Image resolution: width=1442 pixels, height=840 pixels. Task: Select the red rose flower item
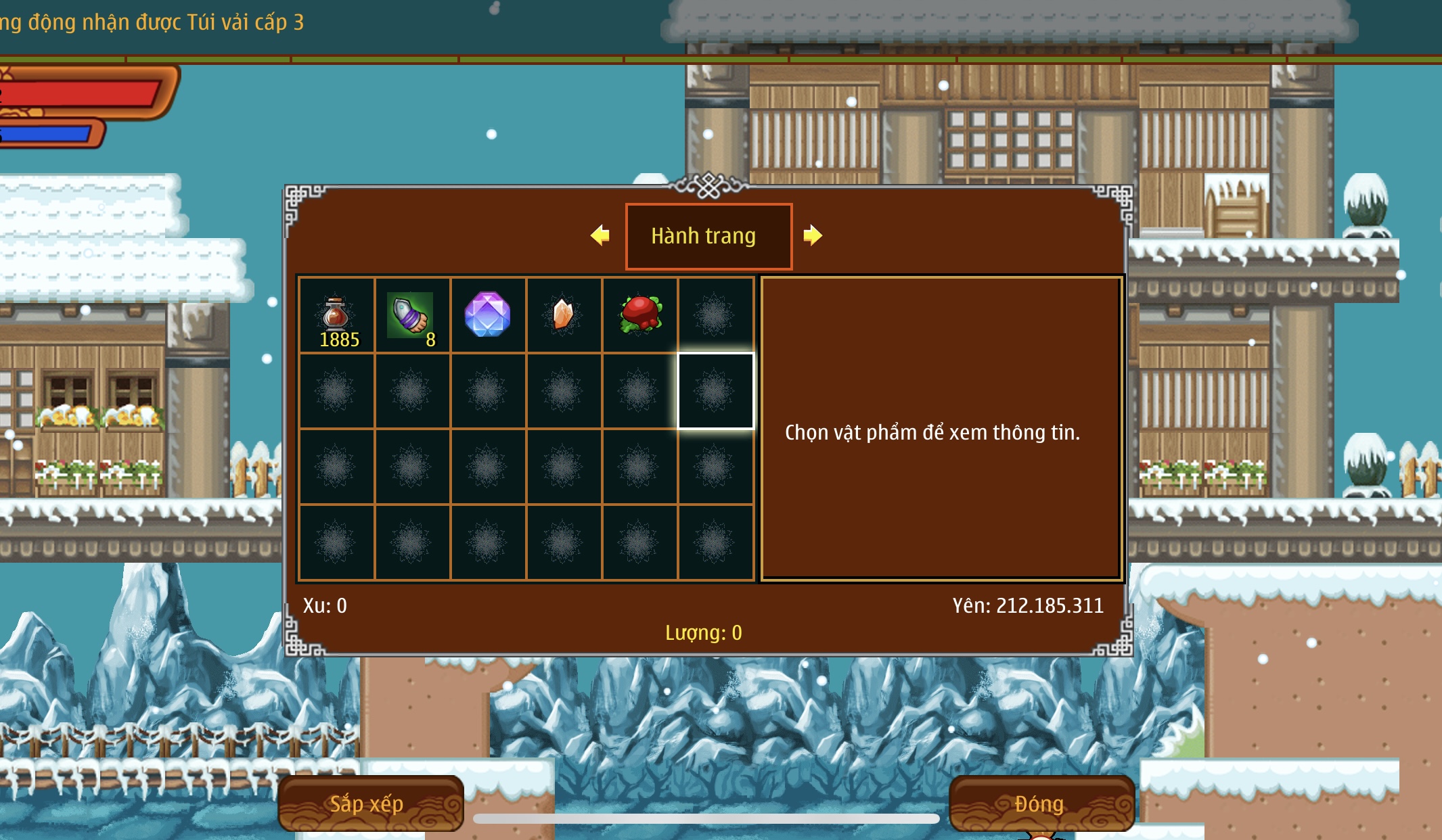pyautogui.click(x=639, y=315)
